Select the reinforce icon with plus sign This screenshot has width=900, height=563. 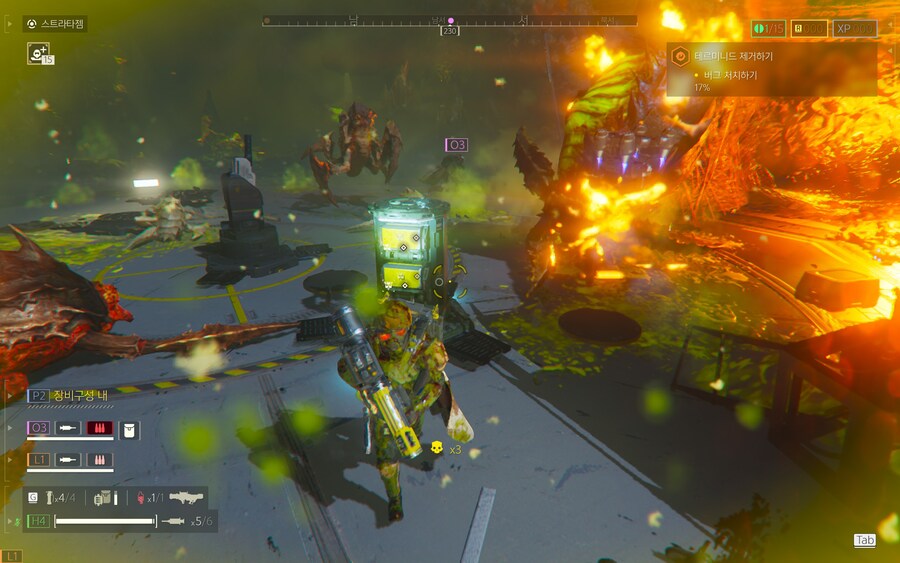tap(36, 53)
